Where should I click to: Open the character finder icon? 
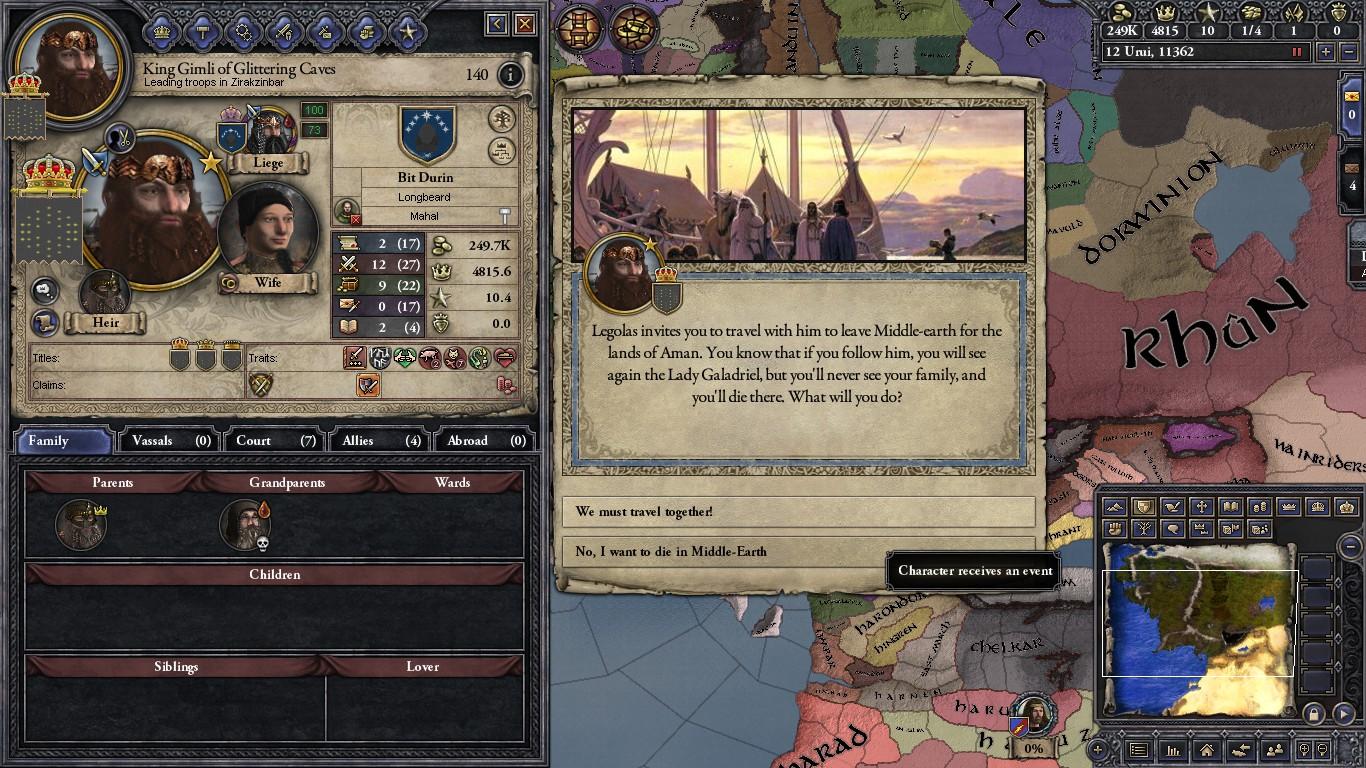(1274, 751)
